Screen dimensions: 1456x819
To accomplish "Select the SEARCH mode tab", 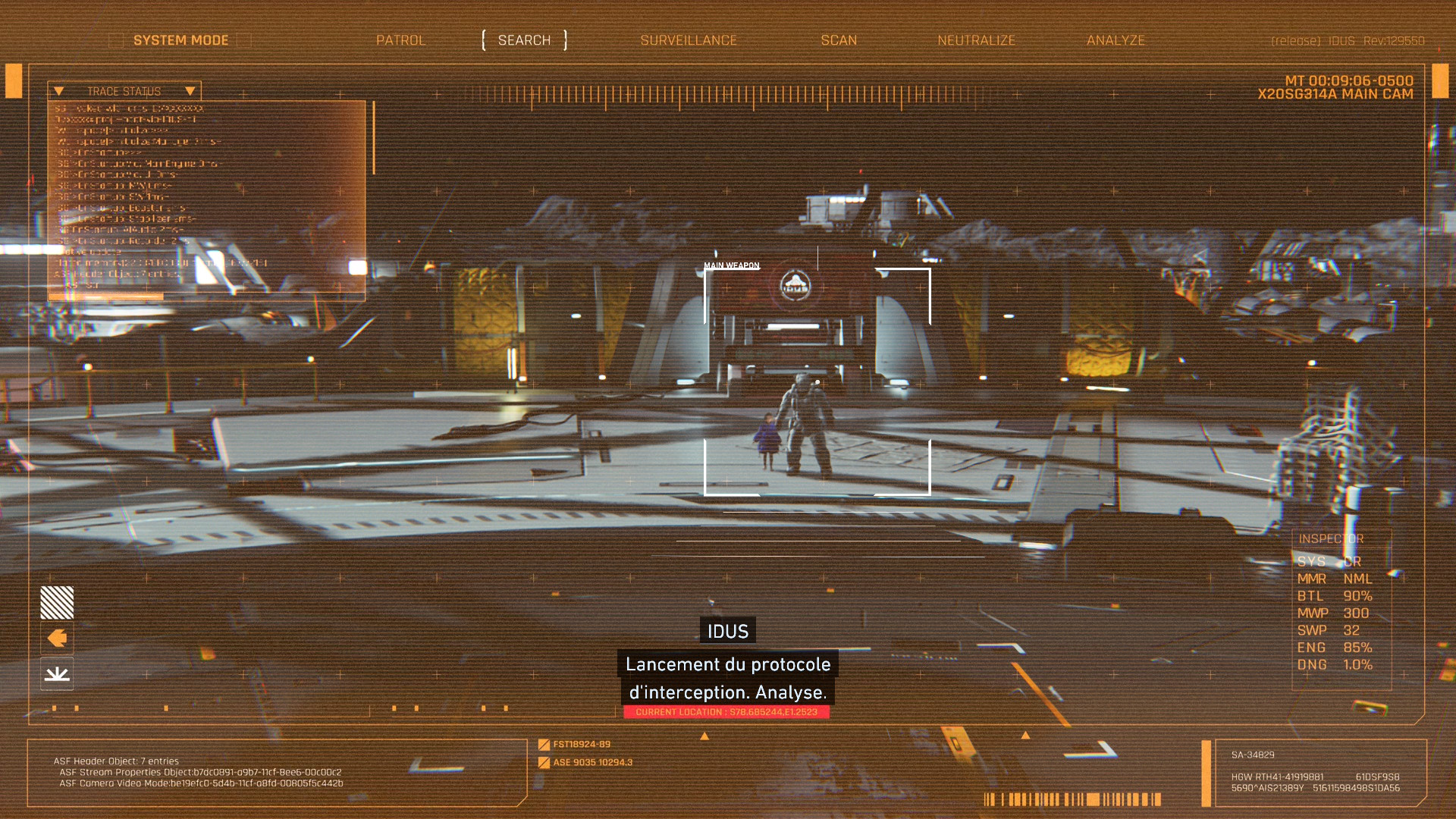I will (x=524, y=40).
